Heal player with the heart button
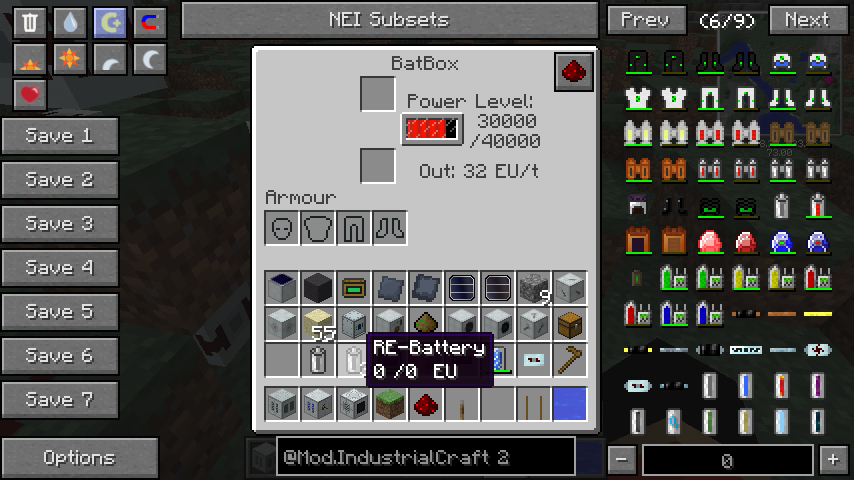This screenshot has width=854, height=480. click(31, 95)
